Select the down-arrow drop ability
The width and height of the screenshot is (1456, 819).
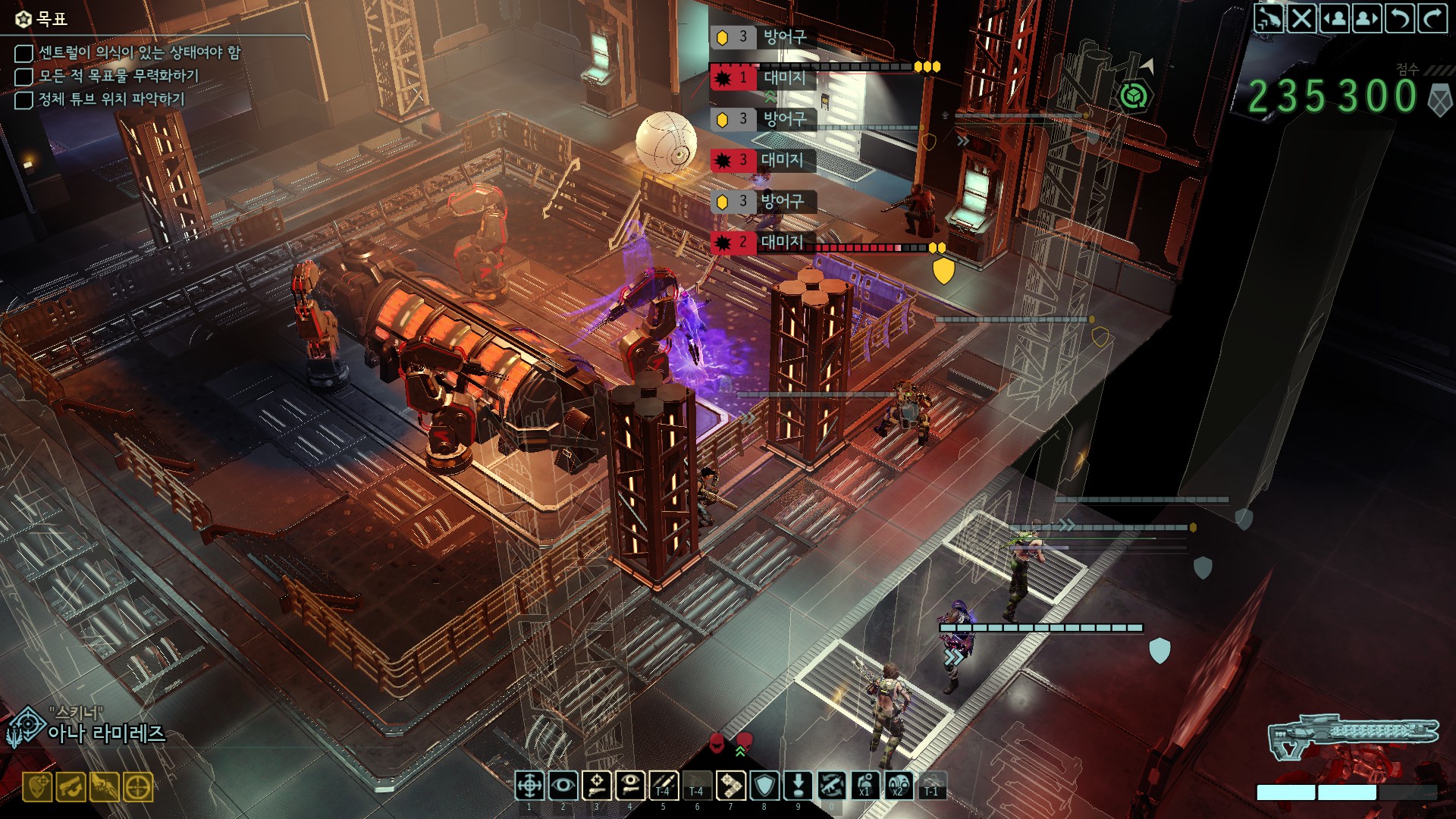click(798, 786)
